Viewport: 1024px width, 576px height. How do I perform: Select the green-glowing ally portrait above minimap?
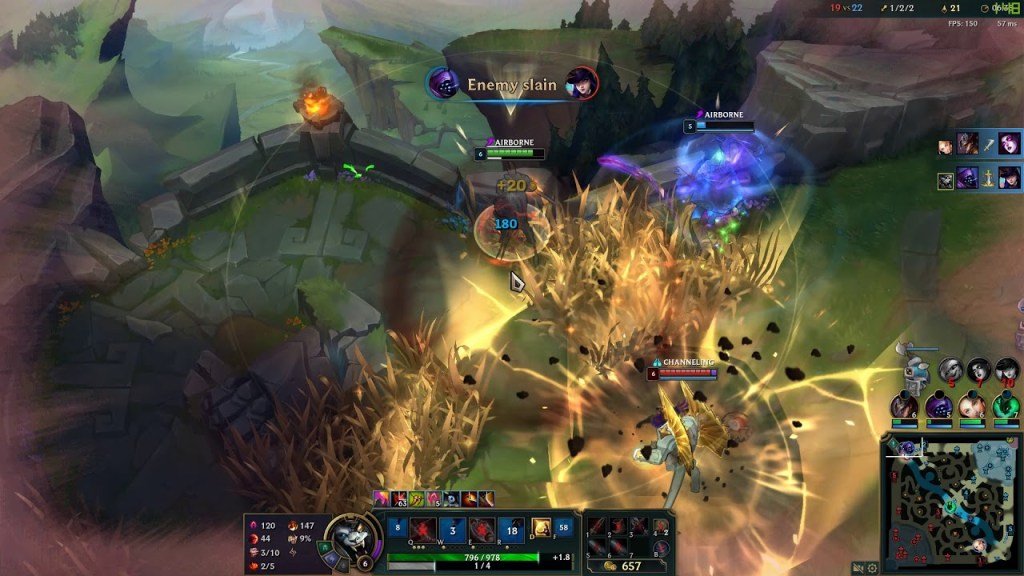[x=1006, y=406]
